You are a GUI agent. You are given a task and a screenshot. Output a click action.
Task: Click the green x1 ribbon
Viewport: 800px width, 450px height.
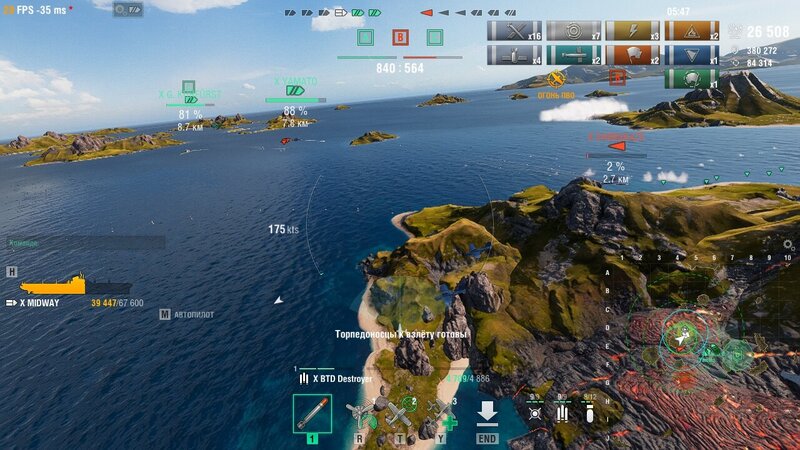click(691, 78)
